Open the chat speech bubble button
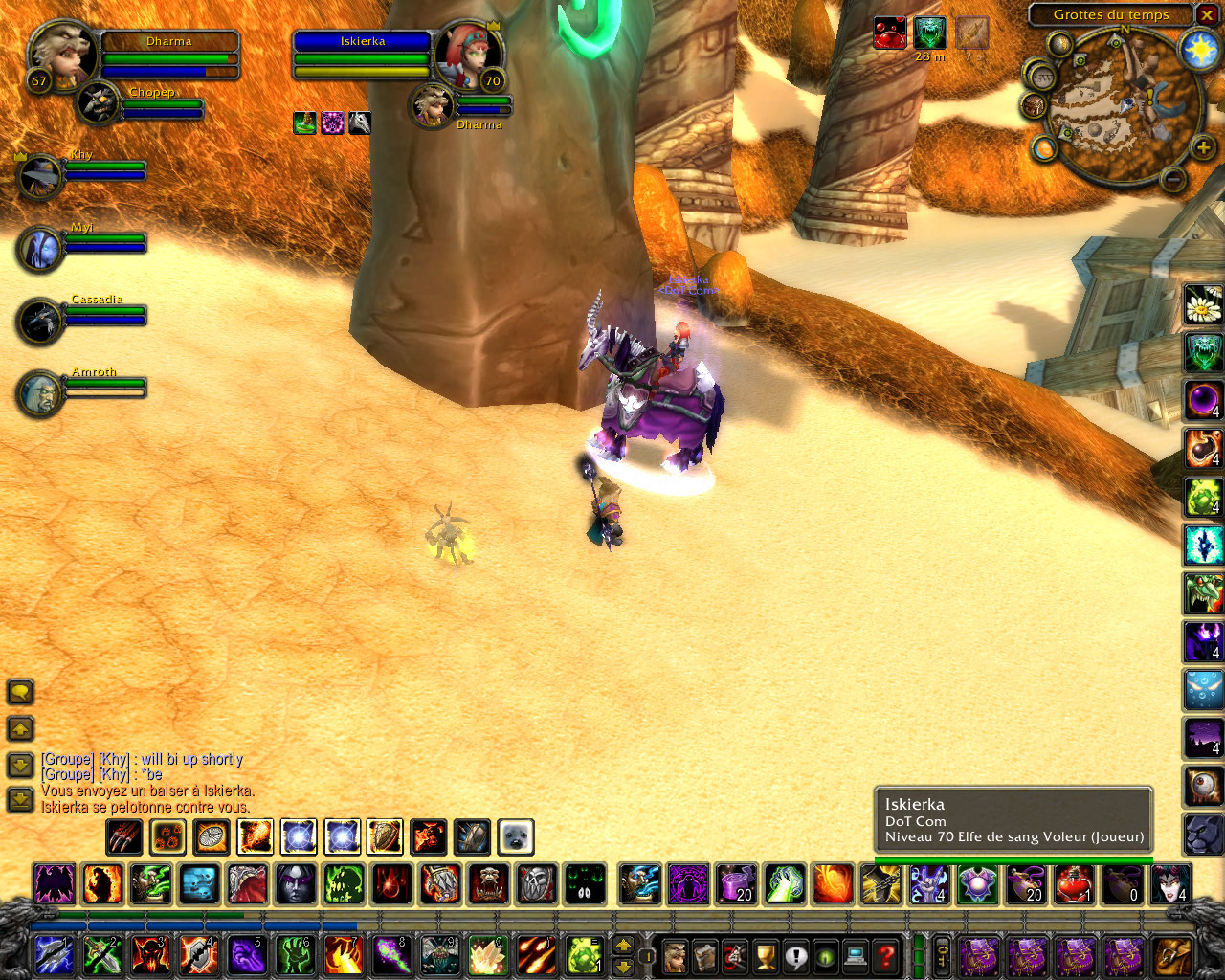 click(x=20, y=691)
